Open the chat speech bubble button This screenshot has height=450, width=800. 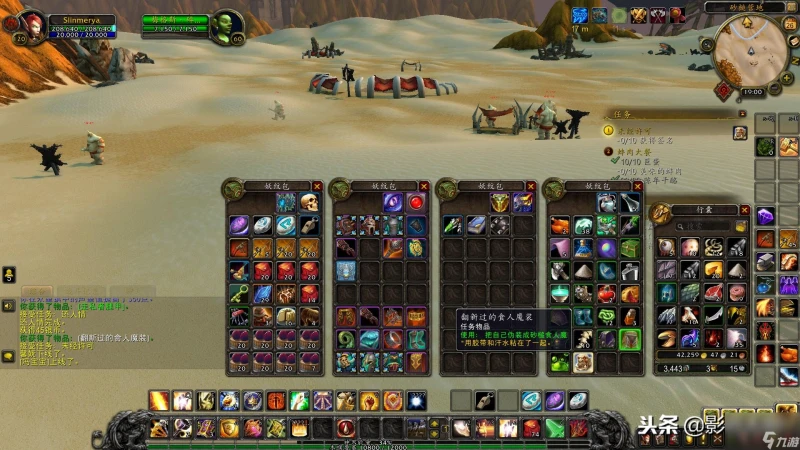(x=9, y=273)
